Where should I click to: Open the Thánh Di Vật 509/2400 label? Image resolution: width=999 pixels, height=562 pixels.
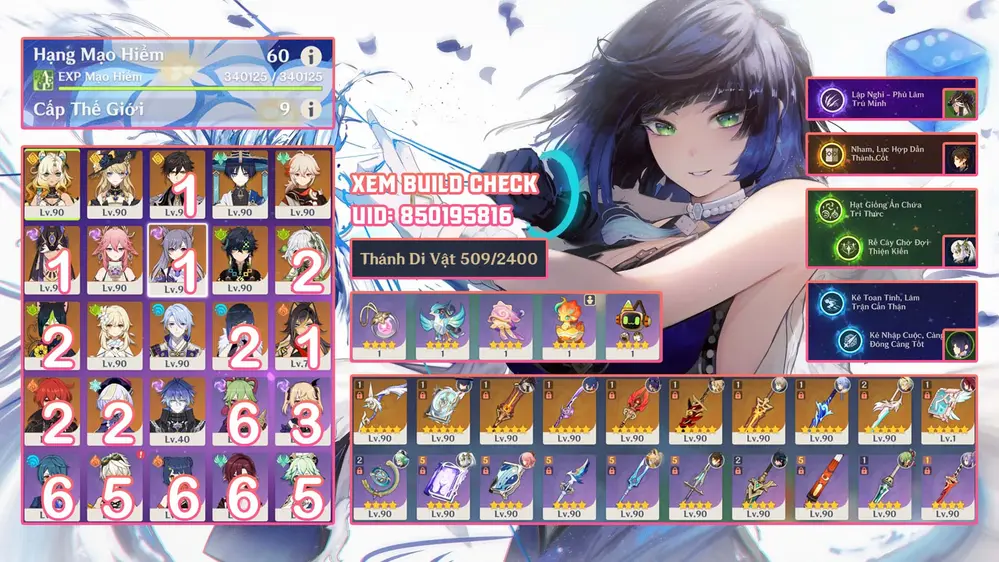[x=447, y=260]
